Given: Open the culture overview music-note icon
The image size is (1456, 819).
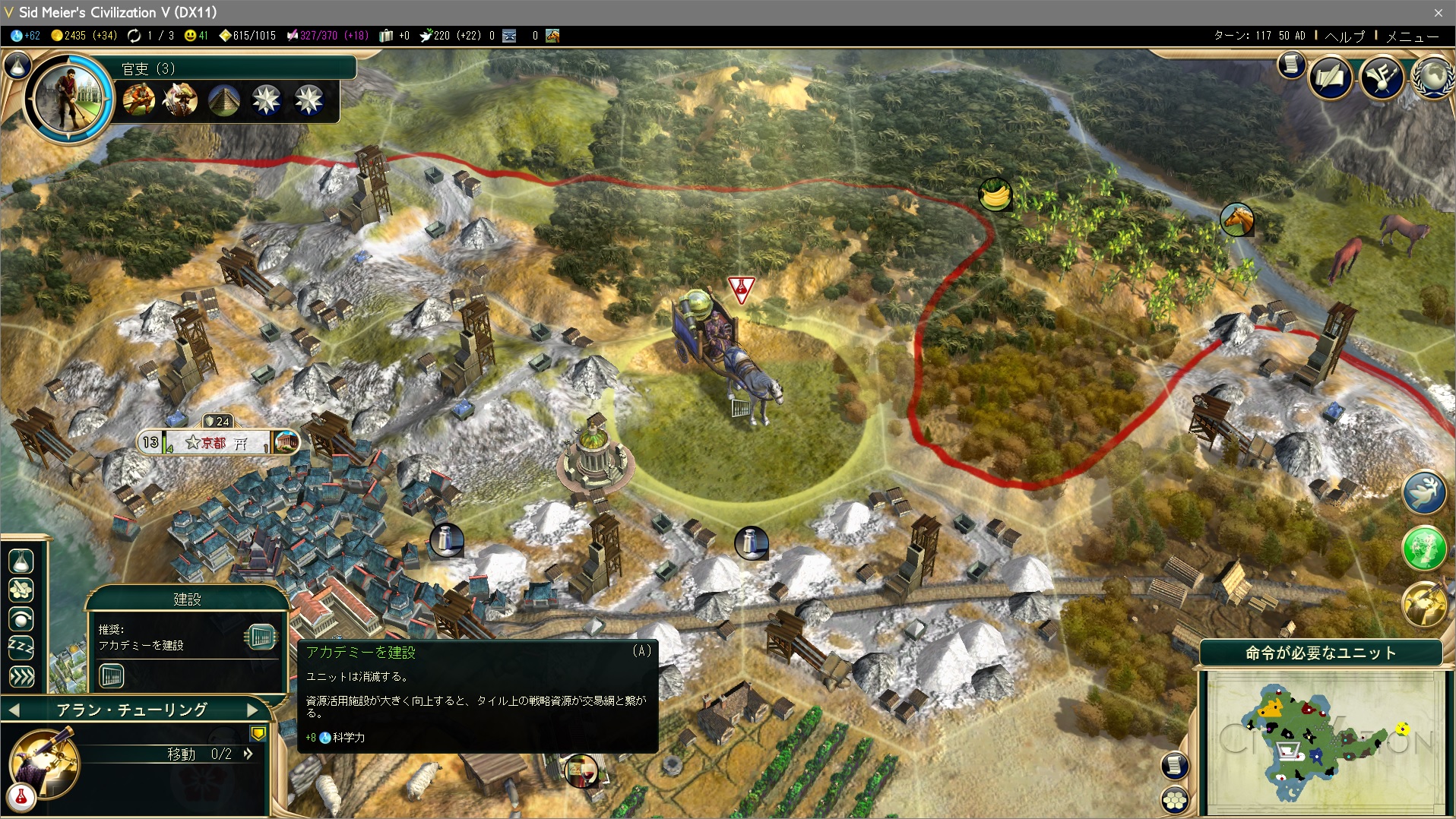Looking at the screenshot, I should pyautogui.click(x=1382, y=76).
